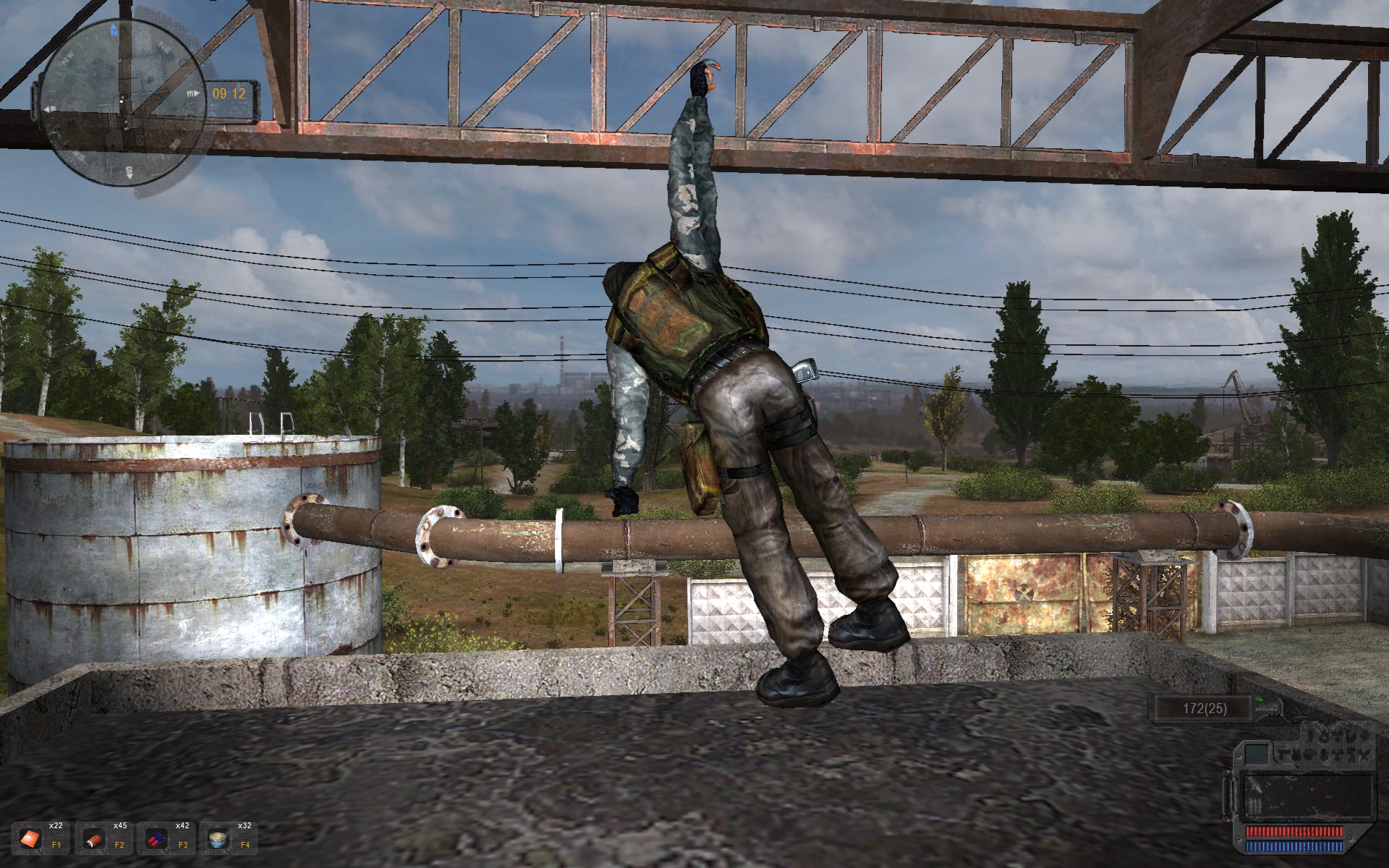This screenshot has height=868, width=1389.
Task: Toggle the North marker on the compass
Action: click(114, 30)
